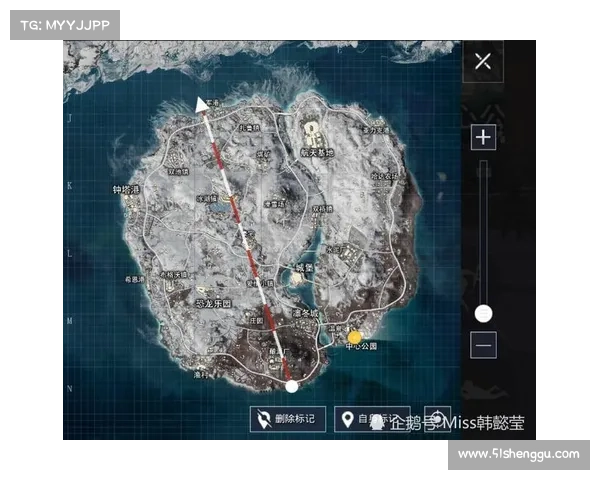Image resolution: width=600 pixels, height=480 pixels.
Task: Zoom in with the plus button
Action: click(483, 136)
